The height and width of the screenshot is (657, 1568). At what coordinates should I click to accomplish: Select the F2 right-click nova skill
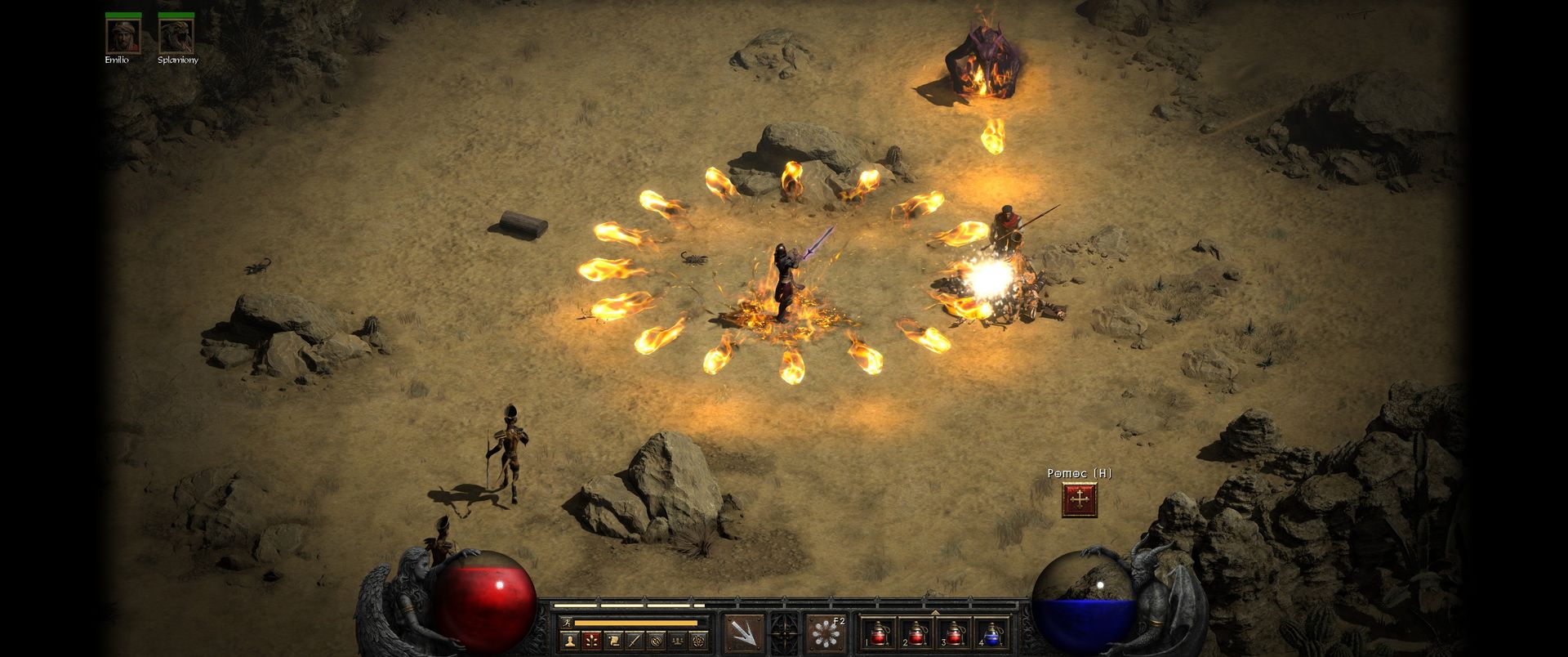[x=825, y=632]
